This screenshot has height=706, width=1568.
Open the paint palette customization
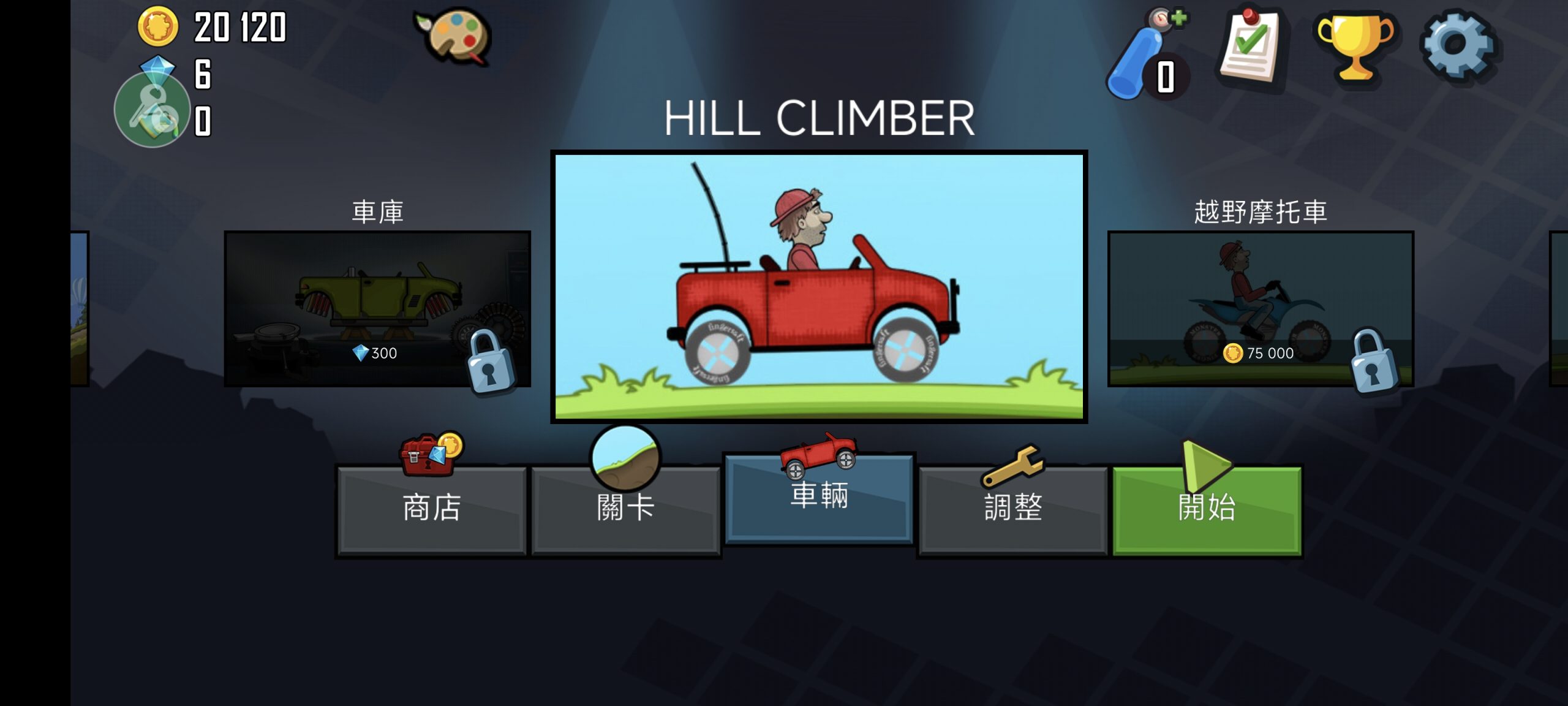tap(454, 36)
